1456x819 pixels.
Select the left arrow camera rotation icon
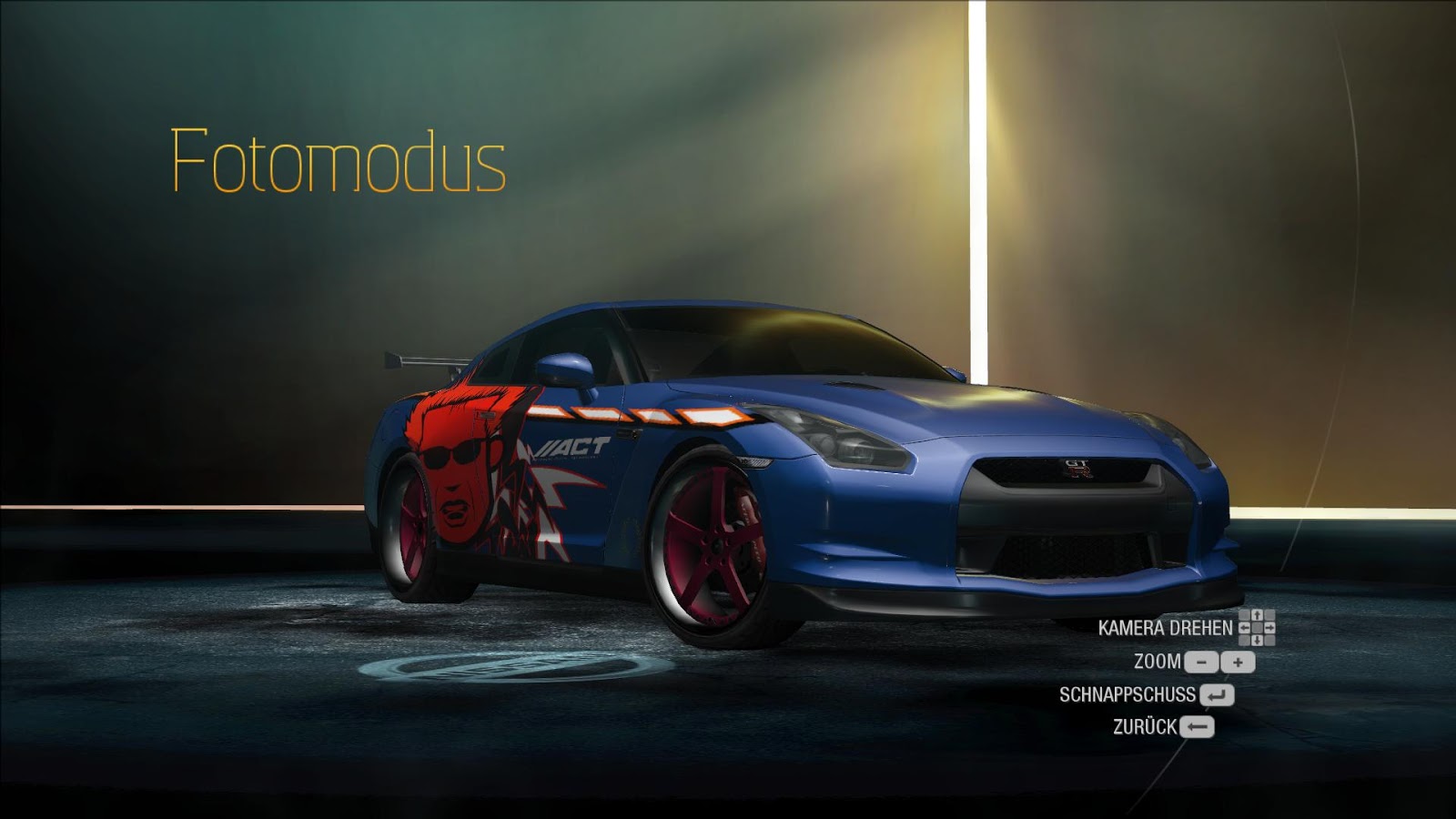click(1243, 628)
